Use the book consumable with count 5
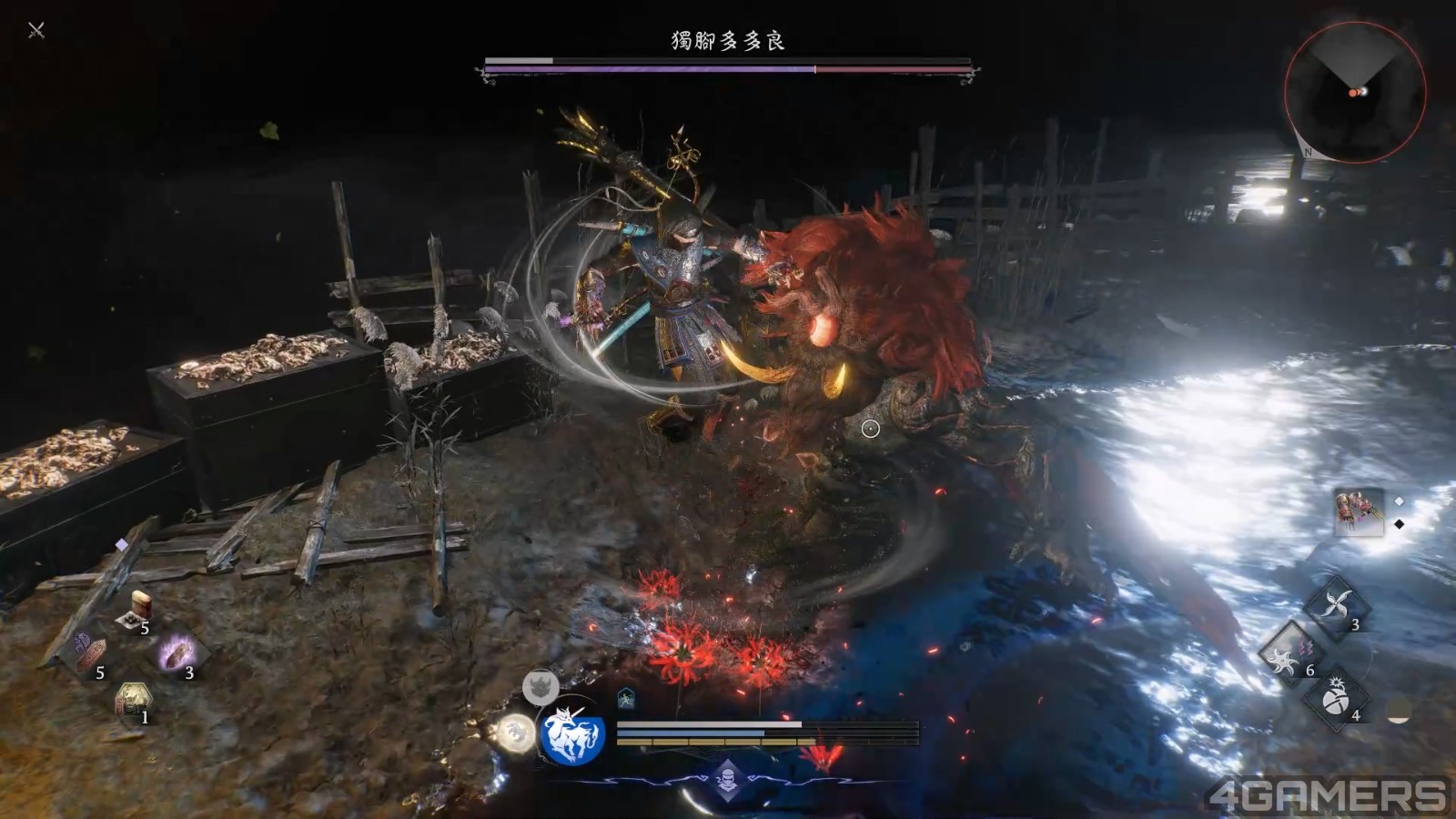 pyautogui.click(x=141, y=604)
